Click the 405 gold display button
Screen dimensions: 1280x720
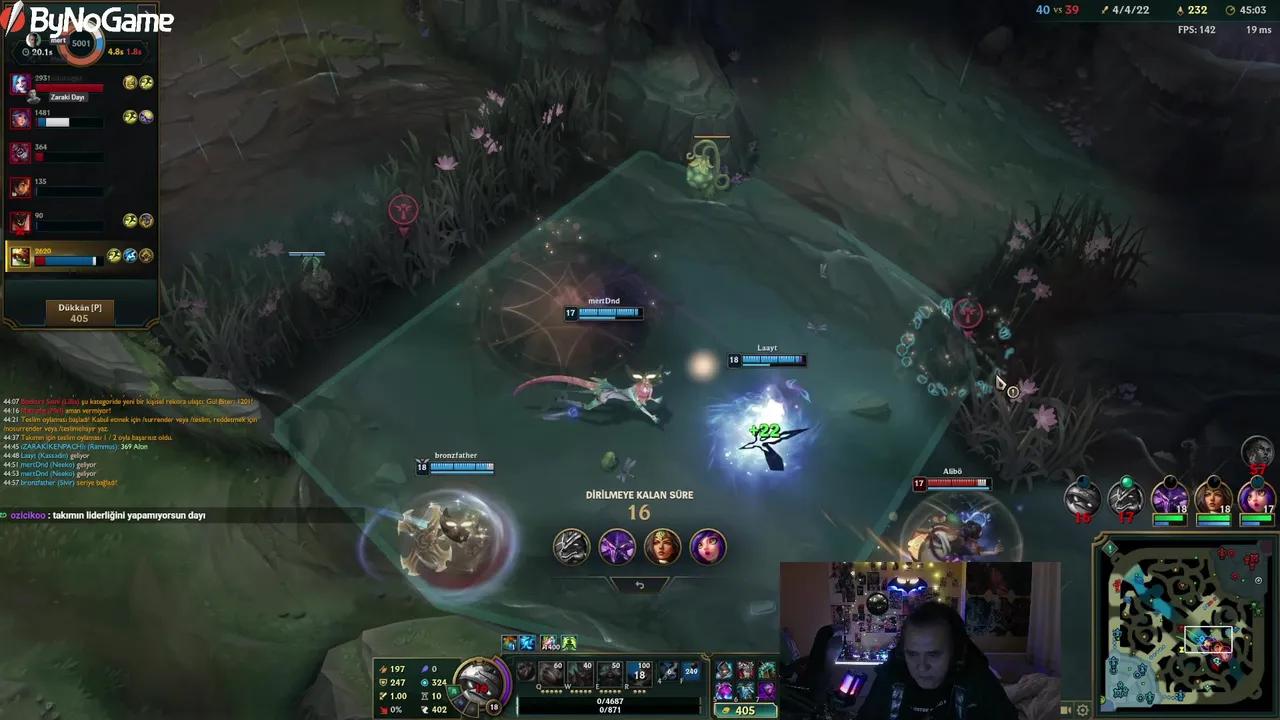[x=744, y=710]
